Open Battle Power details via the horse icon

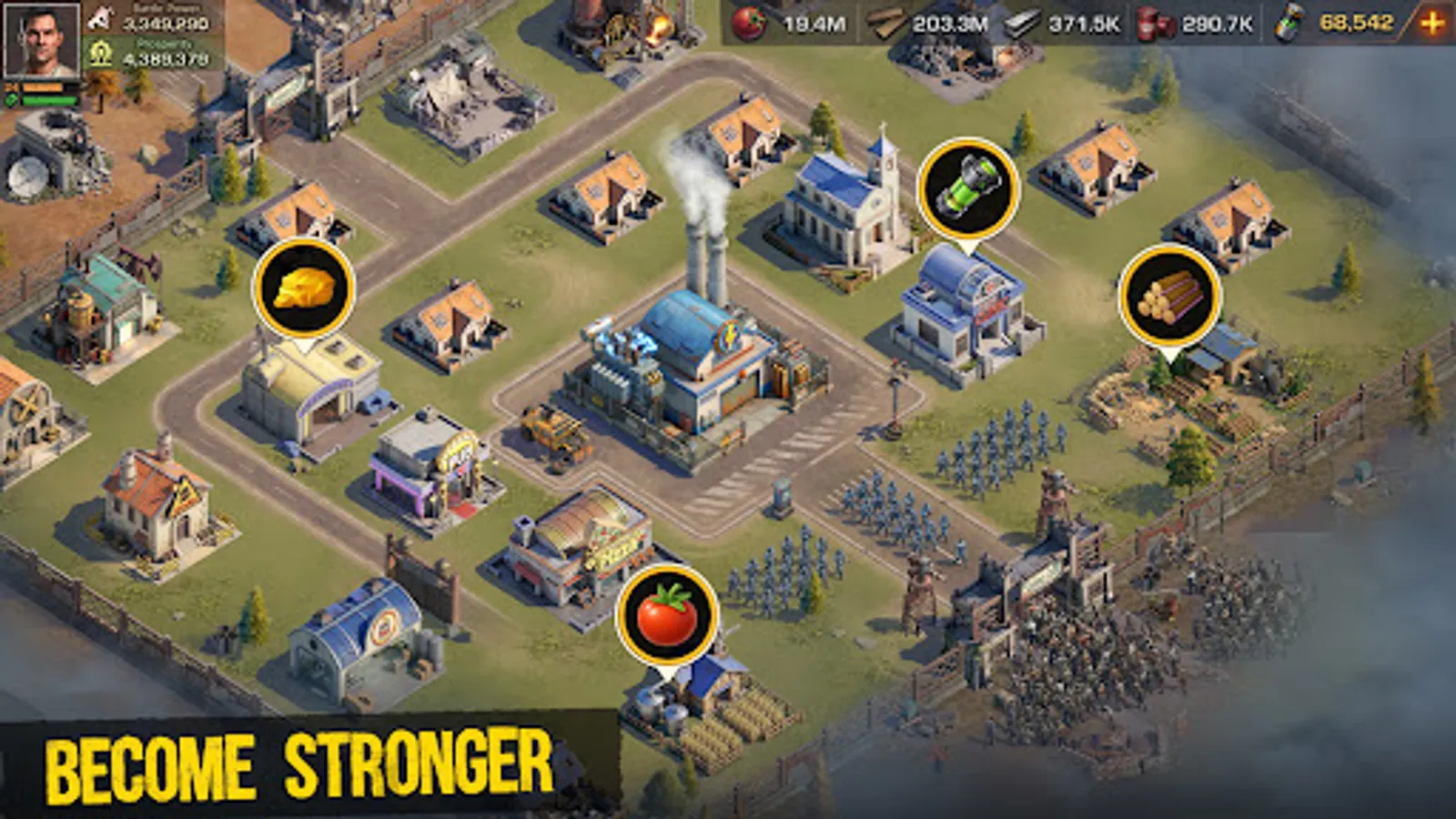[100, 15]
